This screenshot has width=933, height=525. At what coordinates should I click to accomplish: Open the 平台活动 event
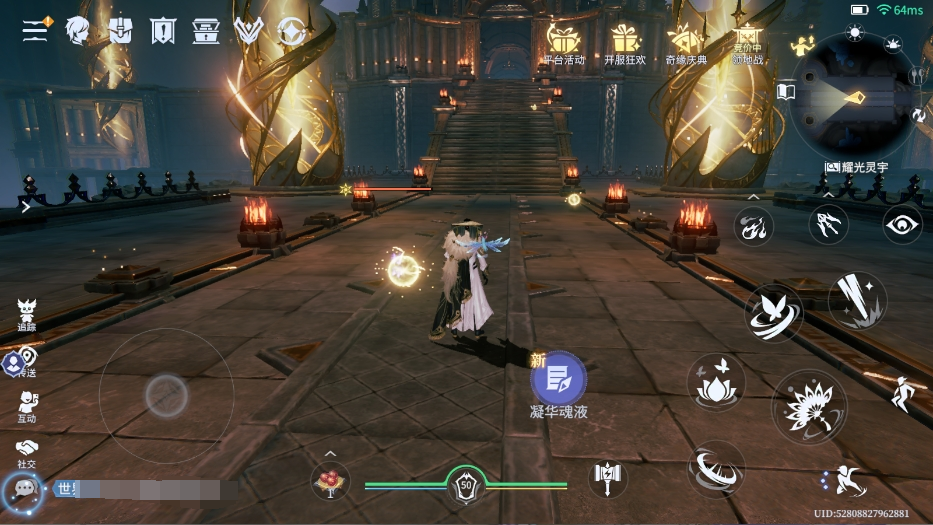pos(564,43)
